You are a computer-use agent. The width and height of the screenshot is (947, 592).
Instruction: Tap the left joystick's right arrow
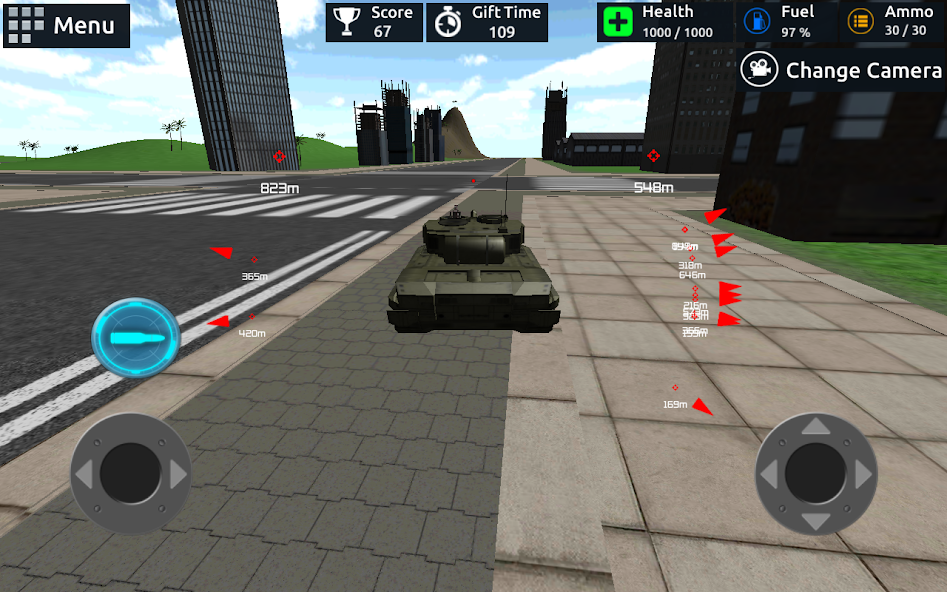[178, 474]
